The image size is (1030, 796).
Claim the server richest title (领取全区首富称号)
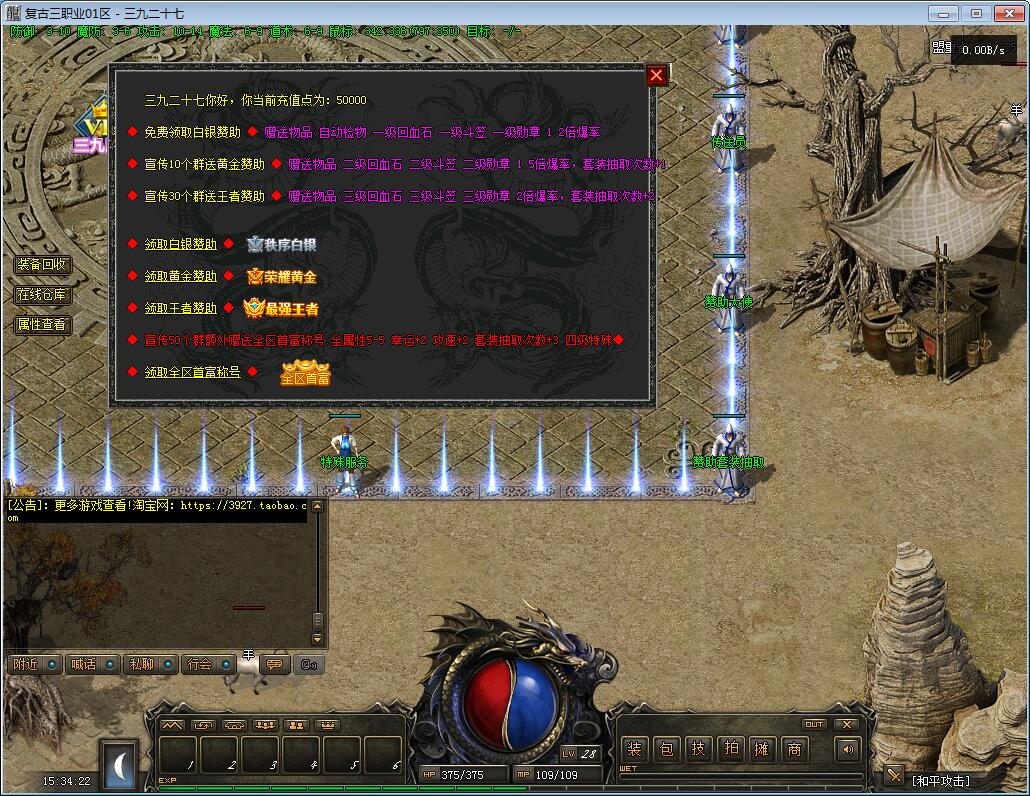click(x=192, y=372)
